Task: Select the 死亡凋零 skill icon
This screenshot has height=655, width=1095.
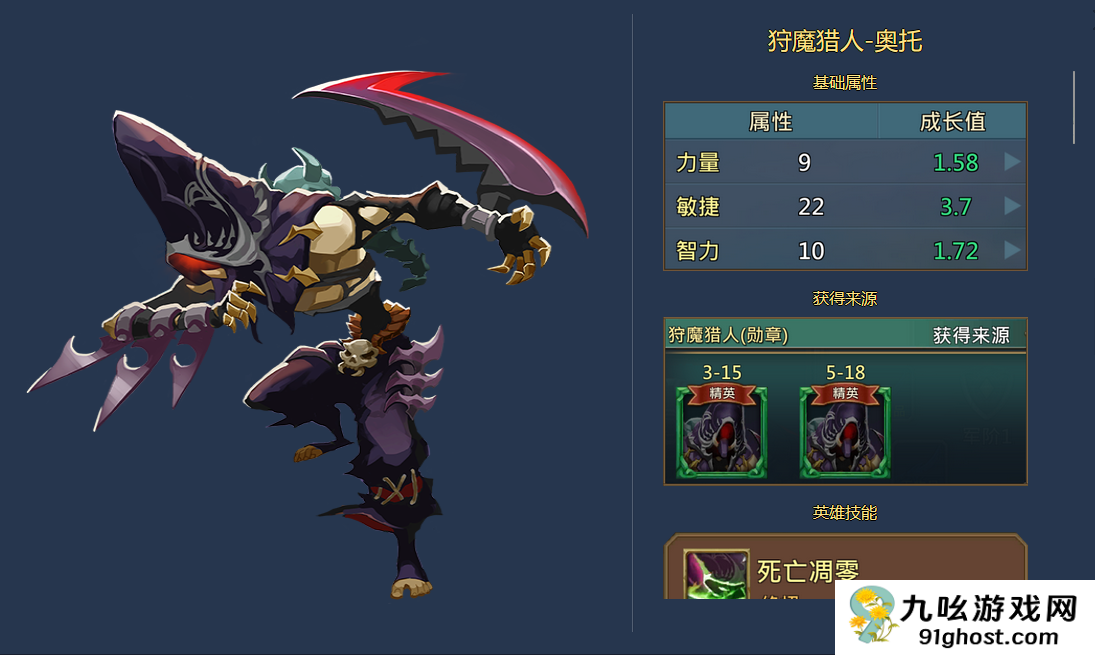Action: tap(715, 574)
